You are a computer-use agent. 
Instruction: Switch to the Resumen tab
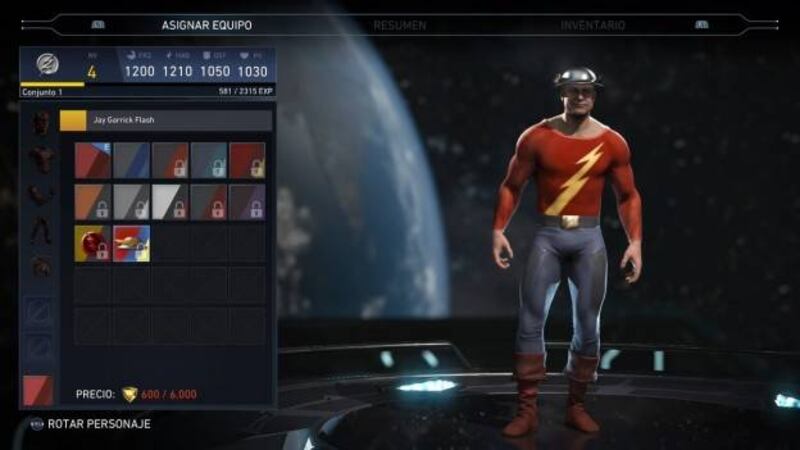pos(399,25)
